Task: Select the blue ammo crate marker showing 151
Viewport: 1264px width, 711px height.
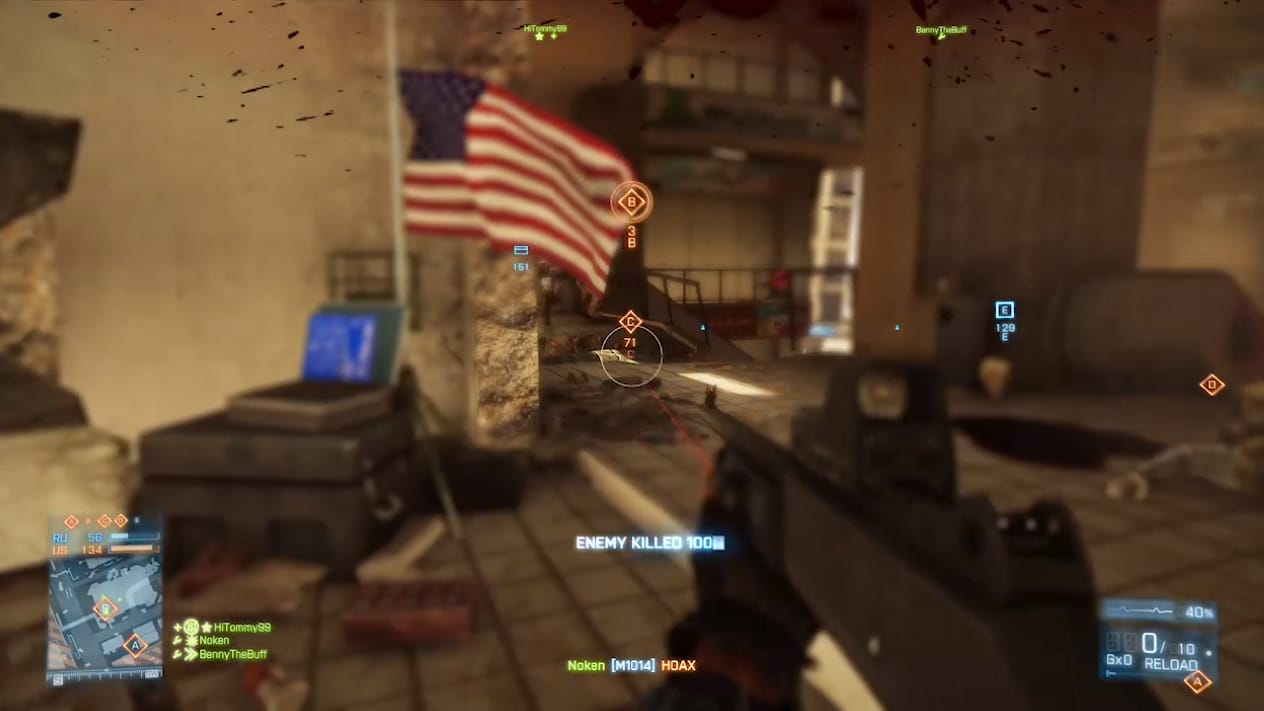Action: pyautogui.click(x=521, y=250)
